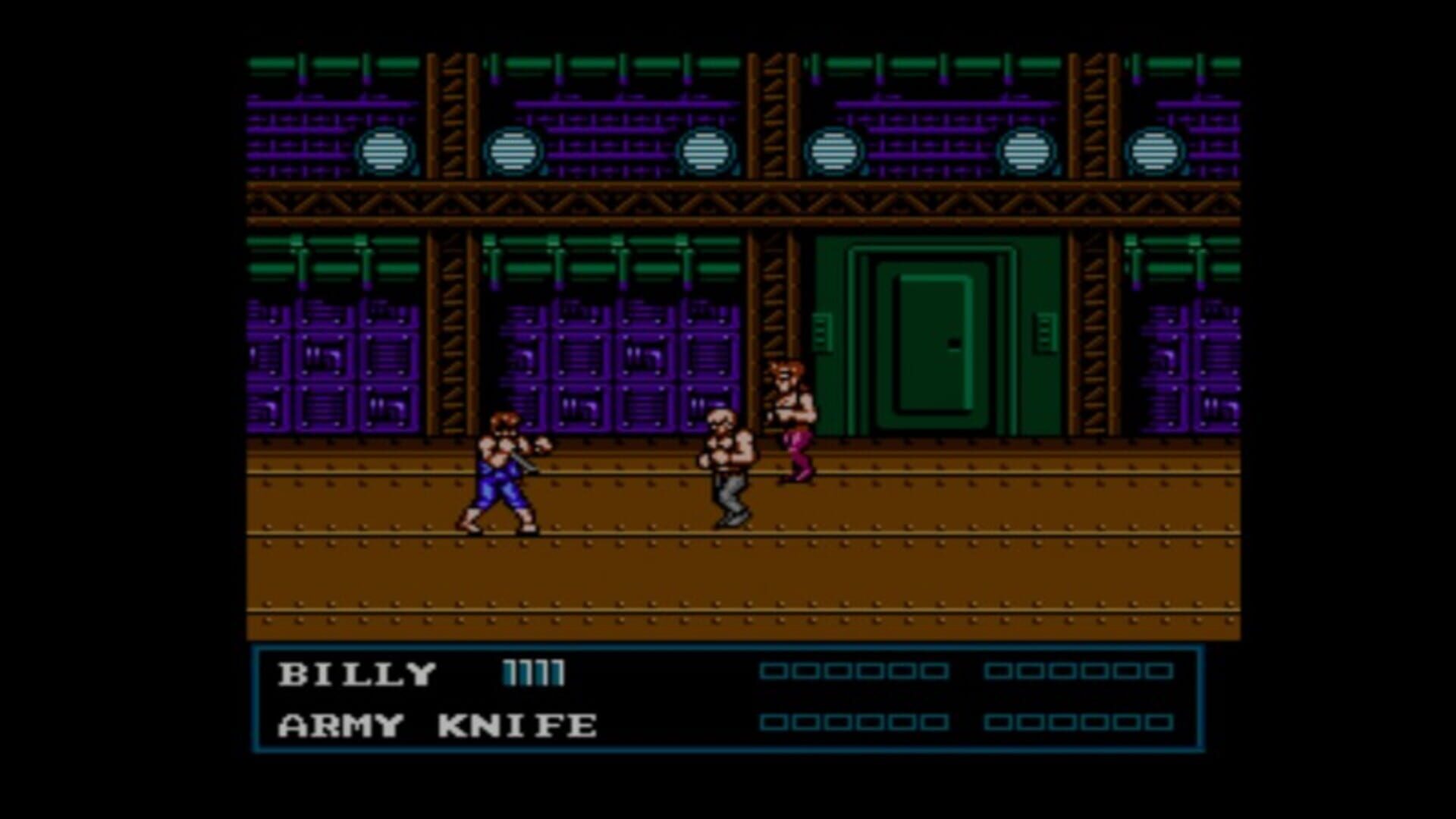Click the panel on the door's right frame
The height and width of the screenshot is (819, 1456).
(1046, 331)
